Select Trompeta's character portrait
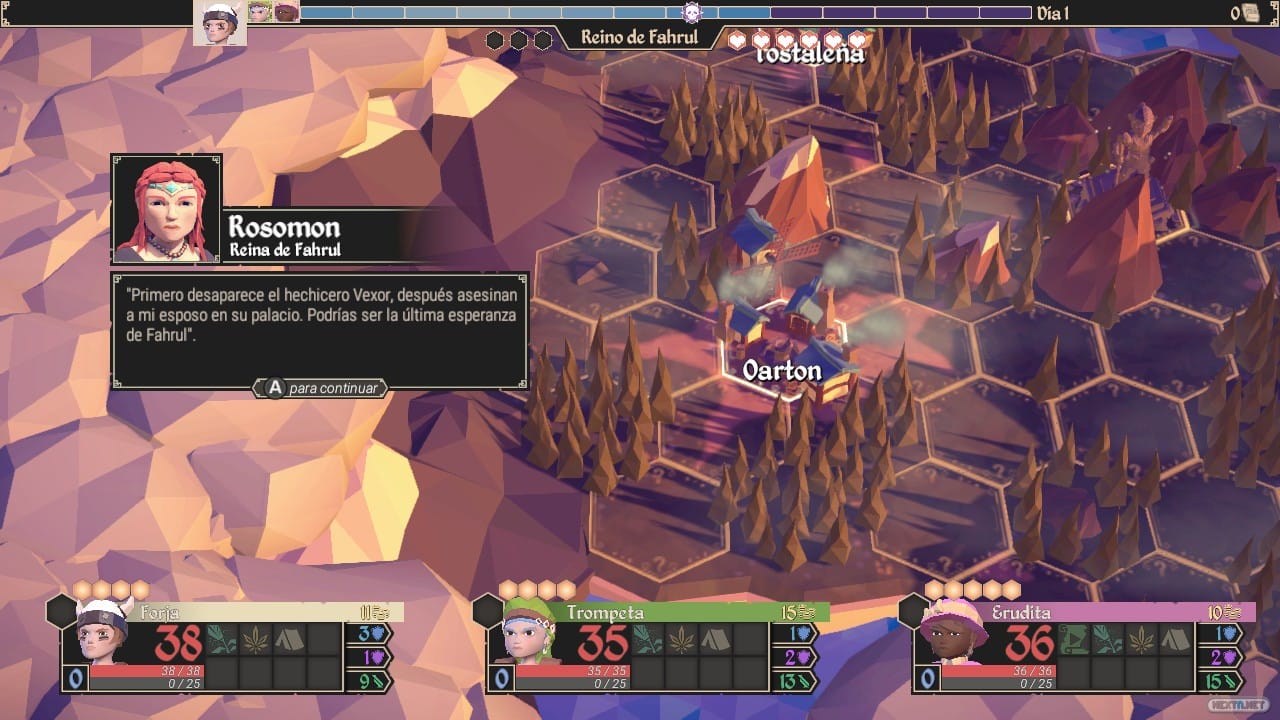Screen dimensions: 1280x720 tap(529, 638)
